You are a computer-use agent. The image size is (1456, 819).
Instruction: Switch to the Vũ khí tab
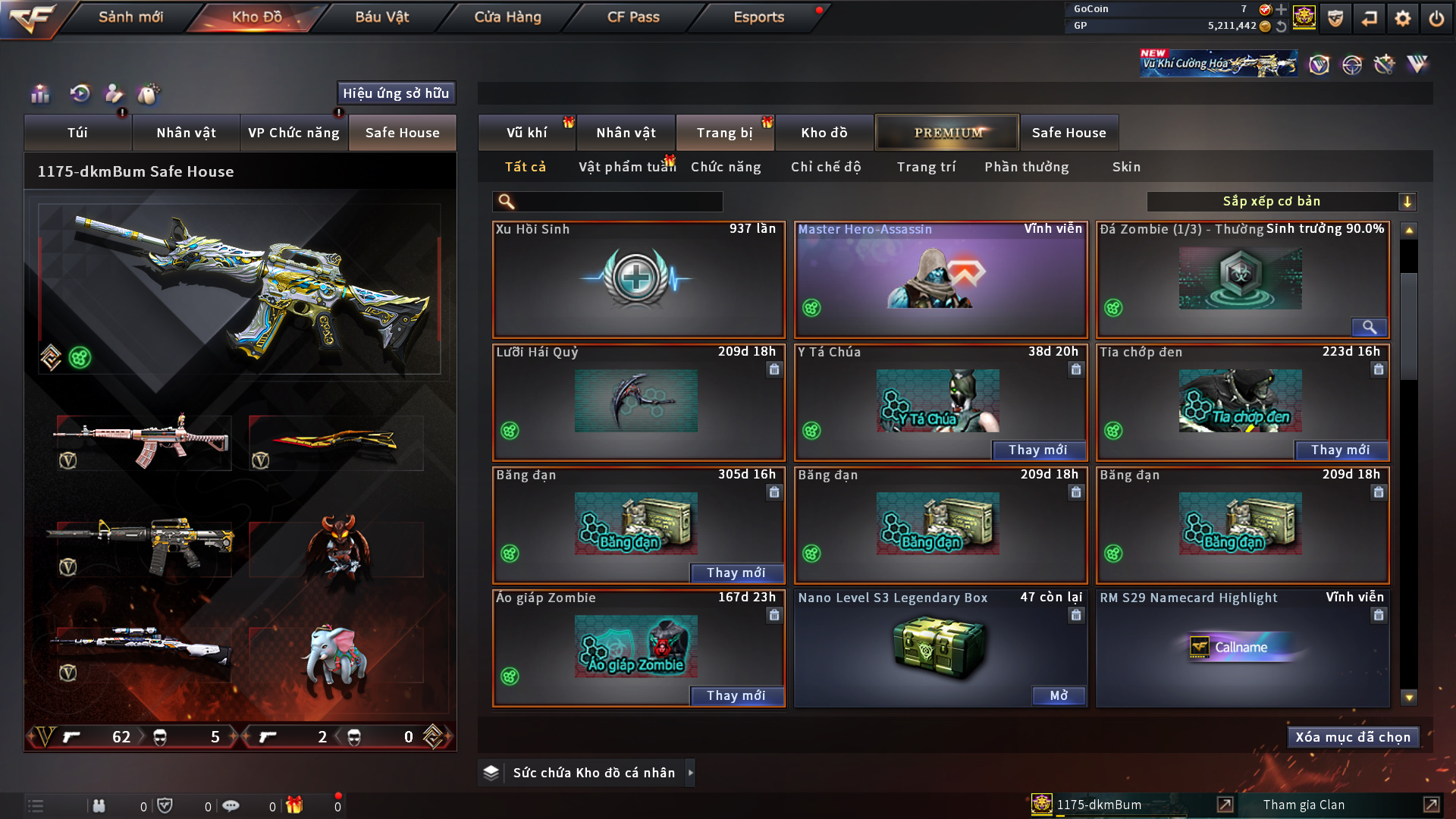point(526,133)
